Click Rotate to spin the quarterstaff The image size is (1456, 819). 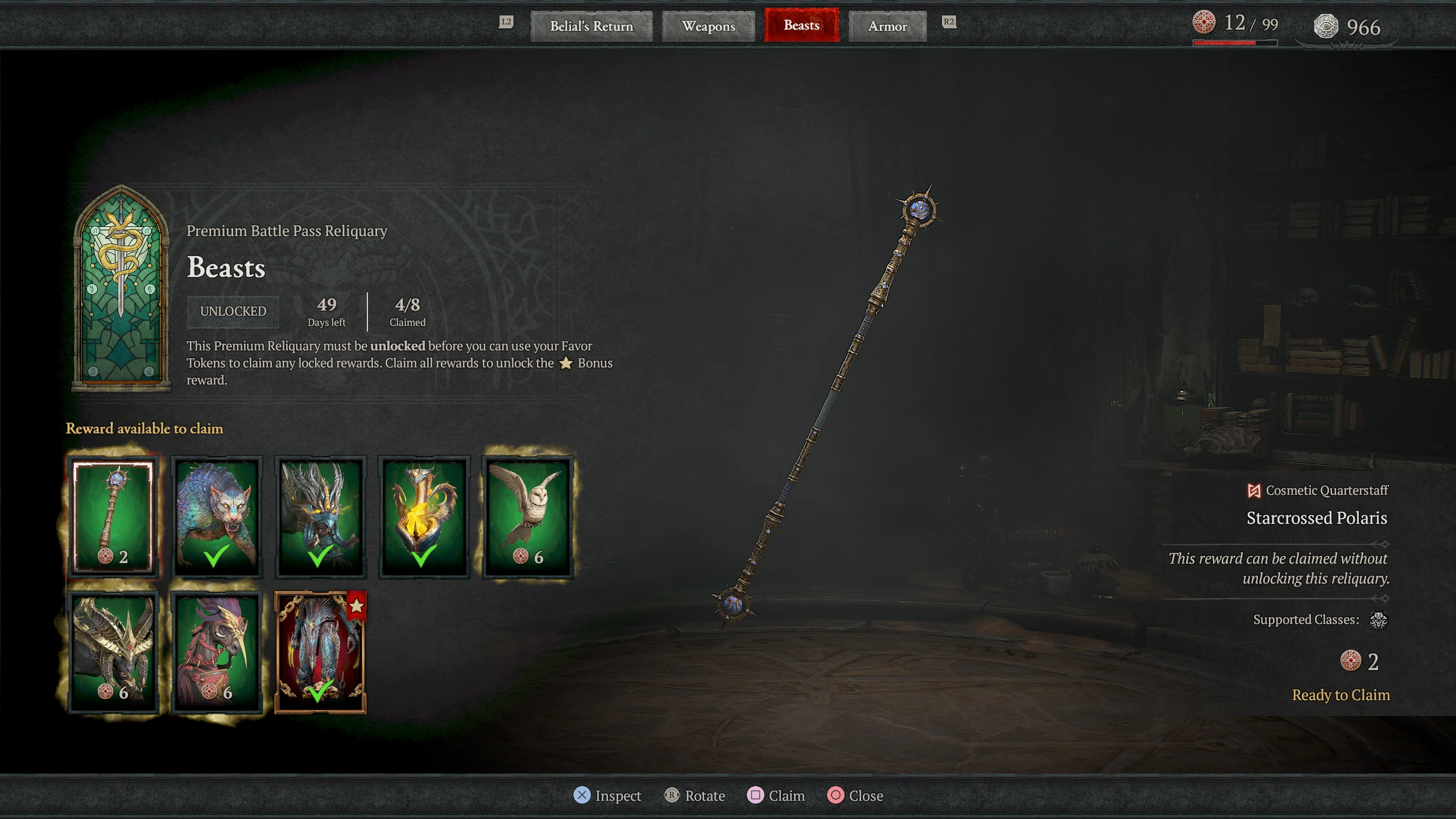point(696,796)
